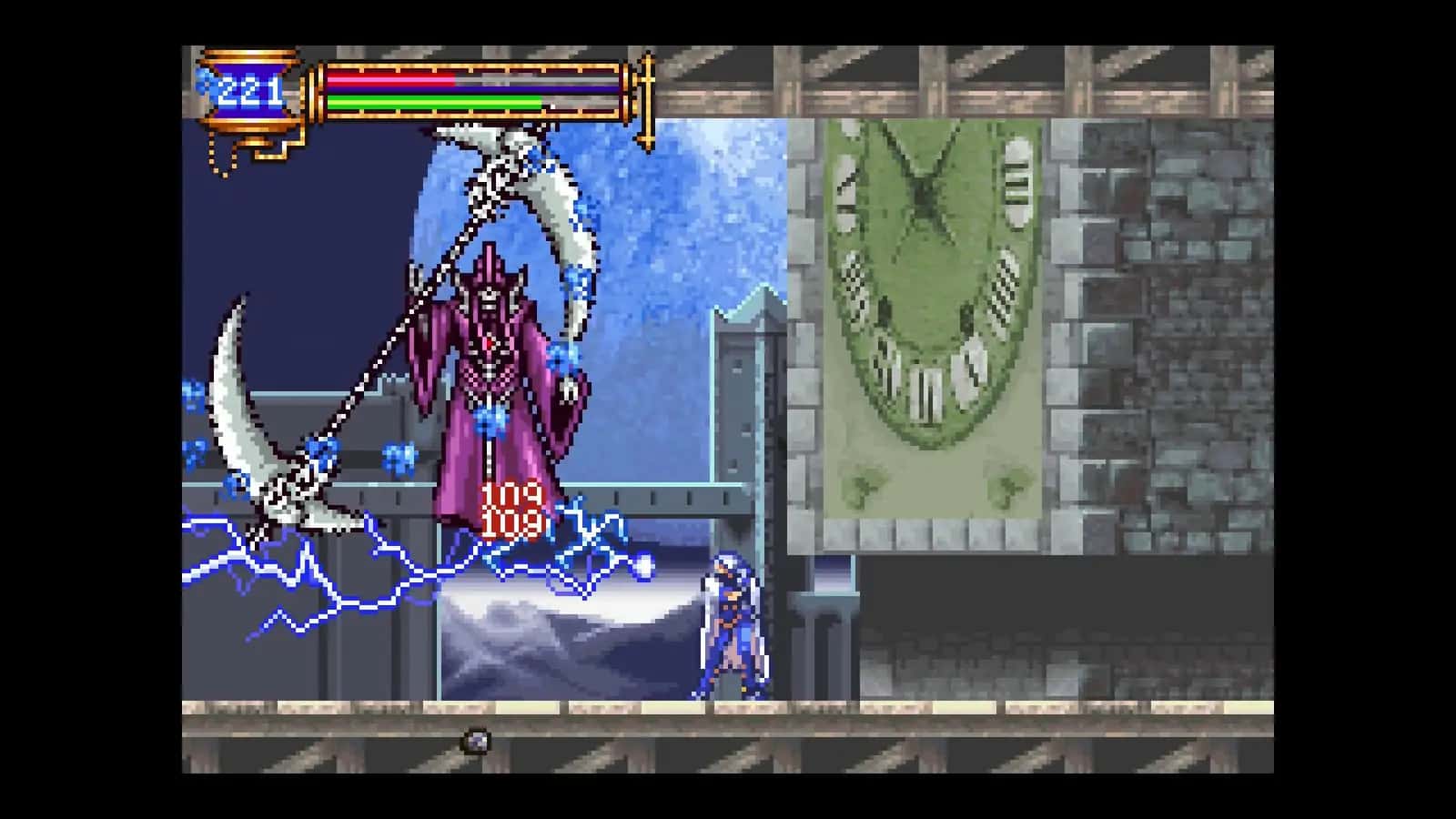Click the Roman numeral III on the clock
Image resolution: width=1456 pixels, height=819 pixels.
tap(1015, 182)
